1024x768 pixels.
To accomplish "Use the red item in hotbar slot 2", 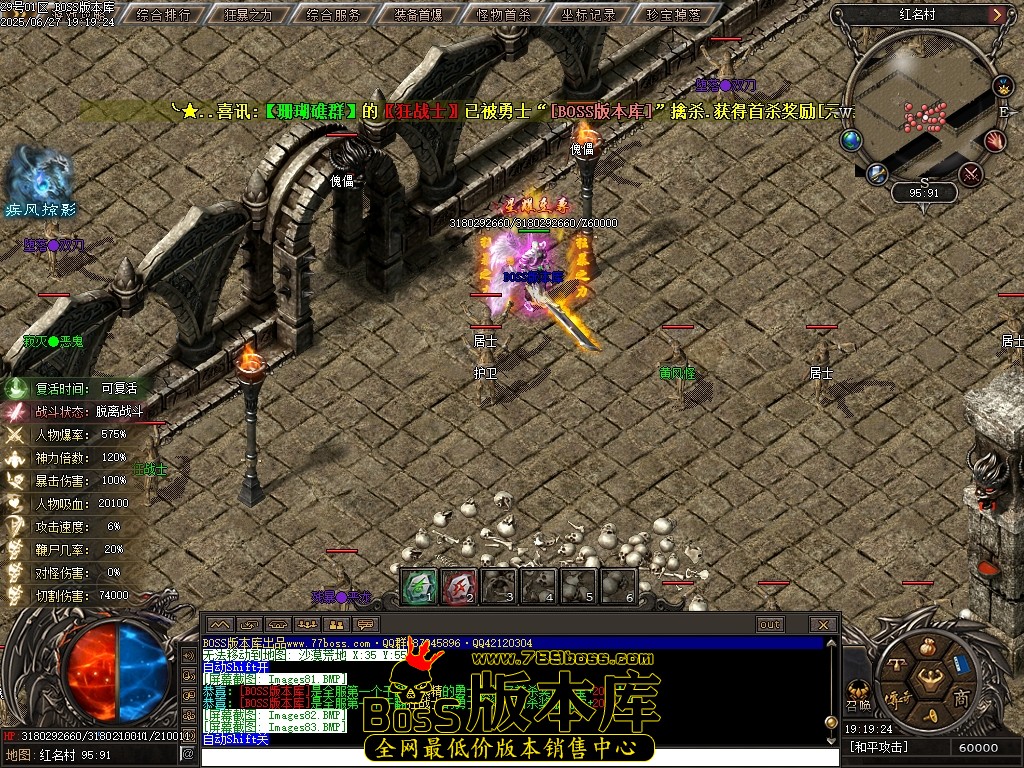I will point(459,586).
